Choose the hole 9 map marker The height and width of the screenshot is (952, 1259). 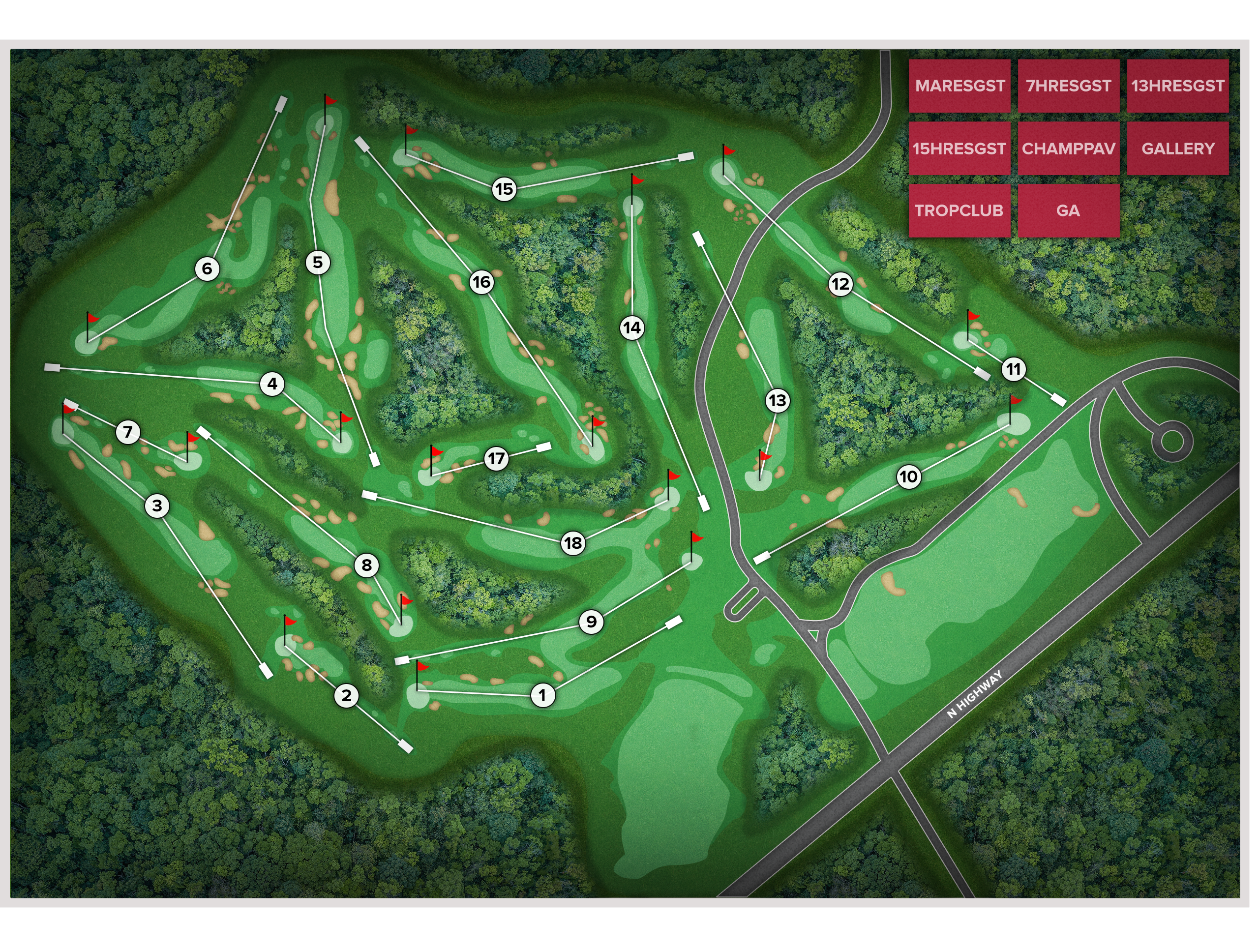click(591, 622)
